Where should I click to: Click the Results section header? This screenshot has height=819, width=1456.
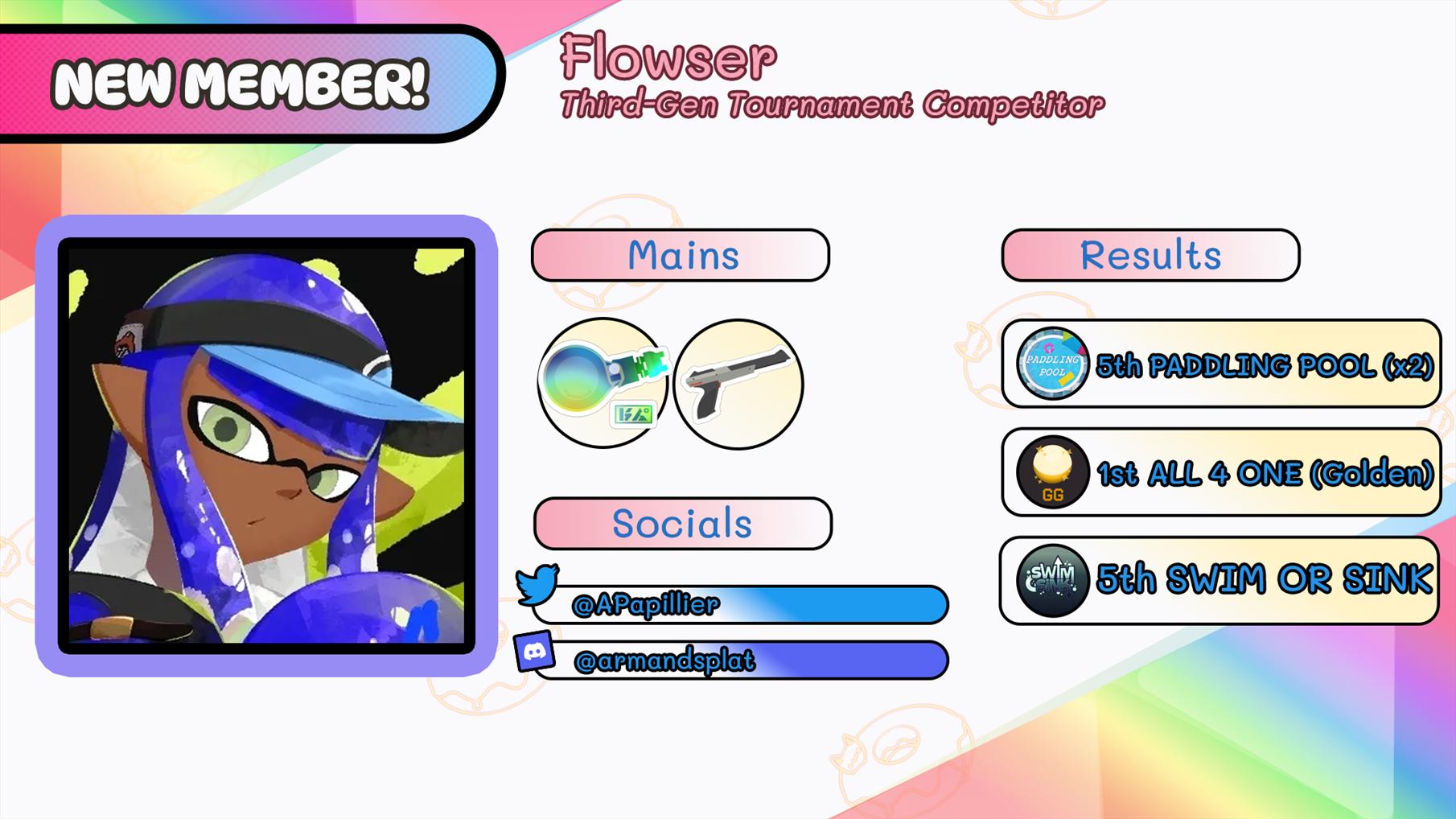1150,255
